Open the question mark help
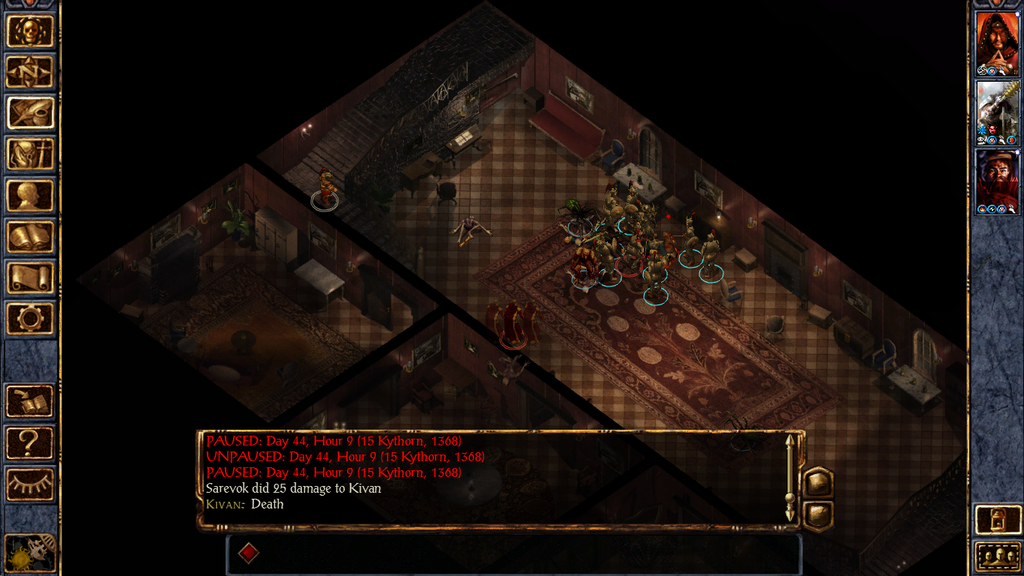This screenshot has height=576, width=1024. tap(30, 443)
